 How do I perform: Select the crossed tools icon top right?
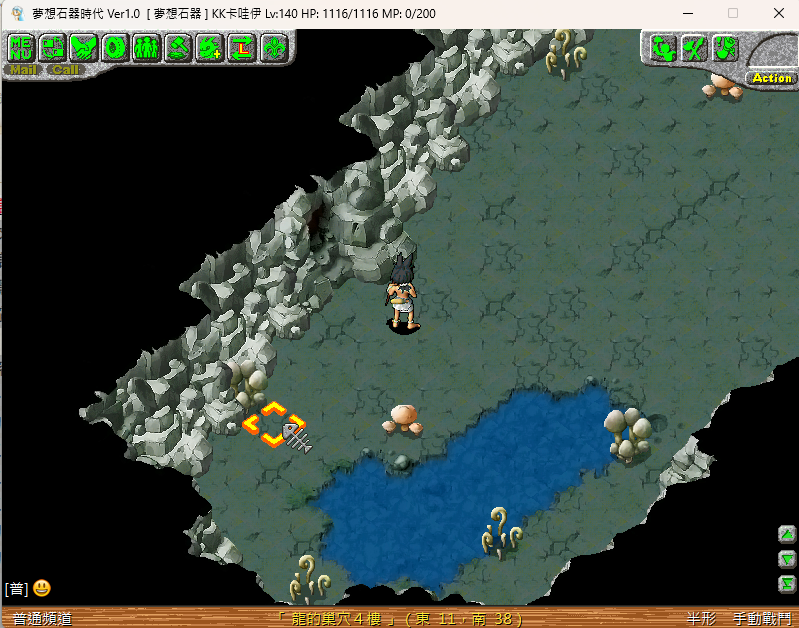pyautogui.click(x=694, y=47)
